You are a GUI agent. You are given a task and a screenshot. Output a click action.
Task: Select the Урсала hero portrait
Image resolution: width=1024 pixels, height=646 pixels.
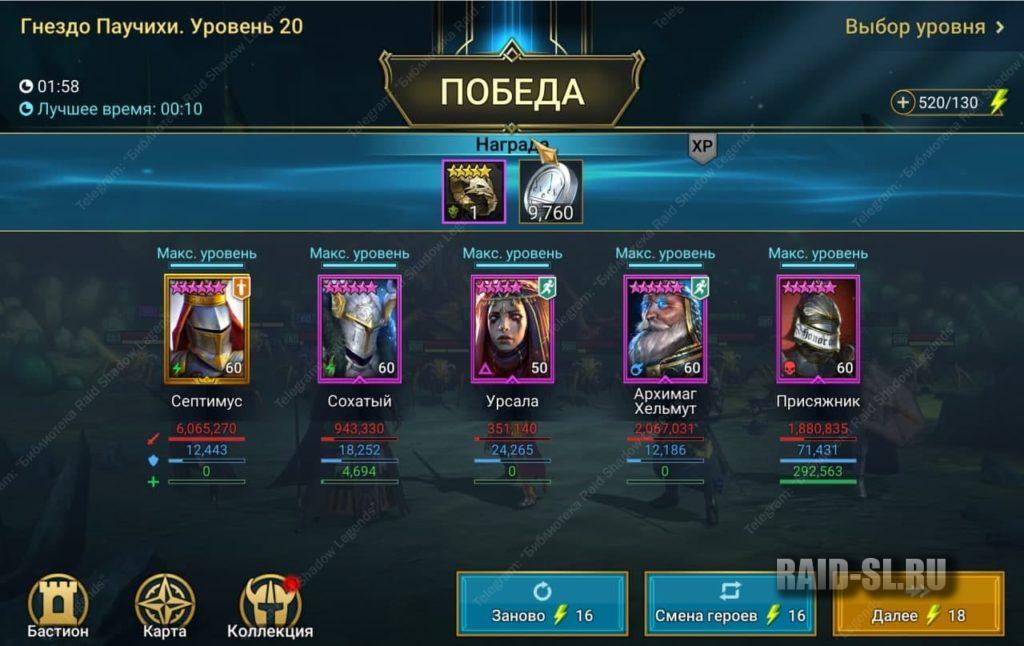(513, 329)
